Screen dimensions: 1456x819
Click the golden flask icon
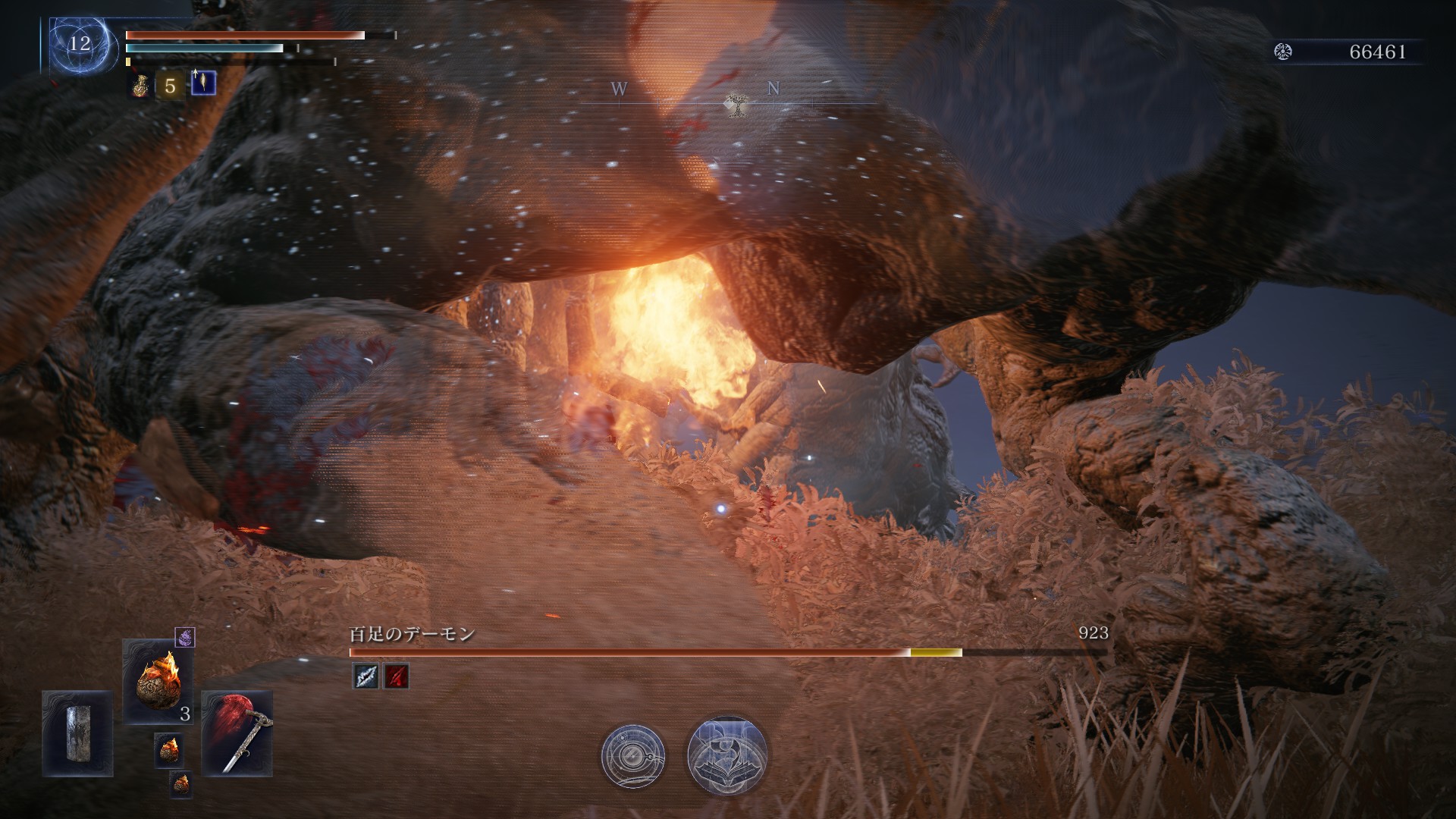(x=139, y=85)
